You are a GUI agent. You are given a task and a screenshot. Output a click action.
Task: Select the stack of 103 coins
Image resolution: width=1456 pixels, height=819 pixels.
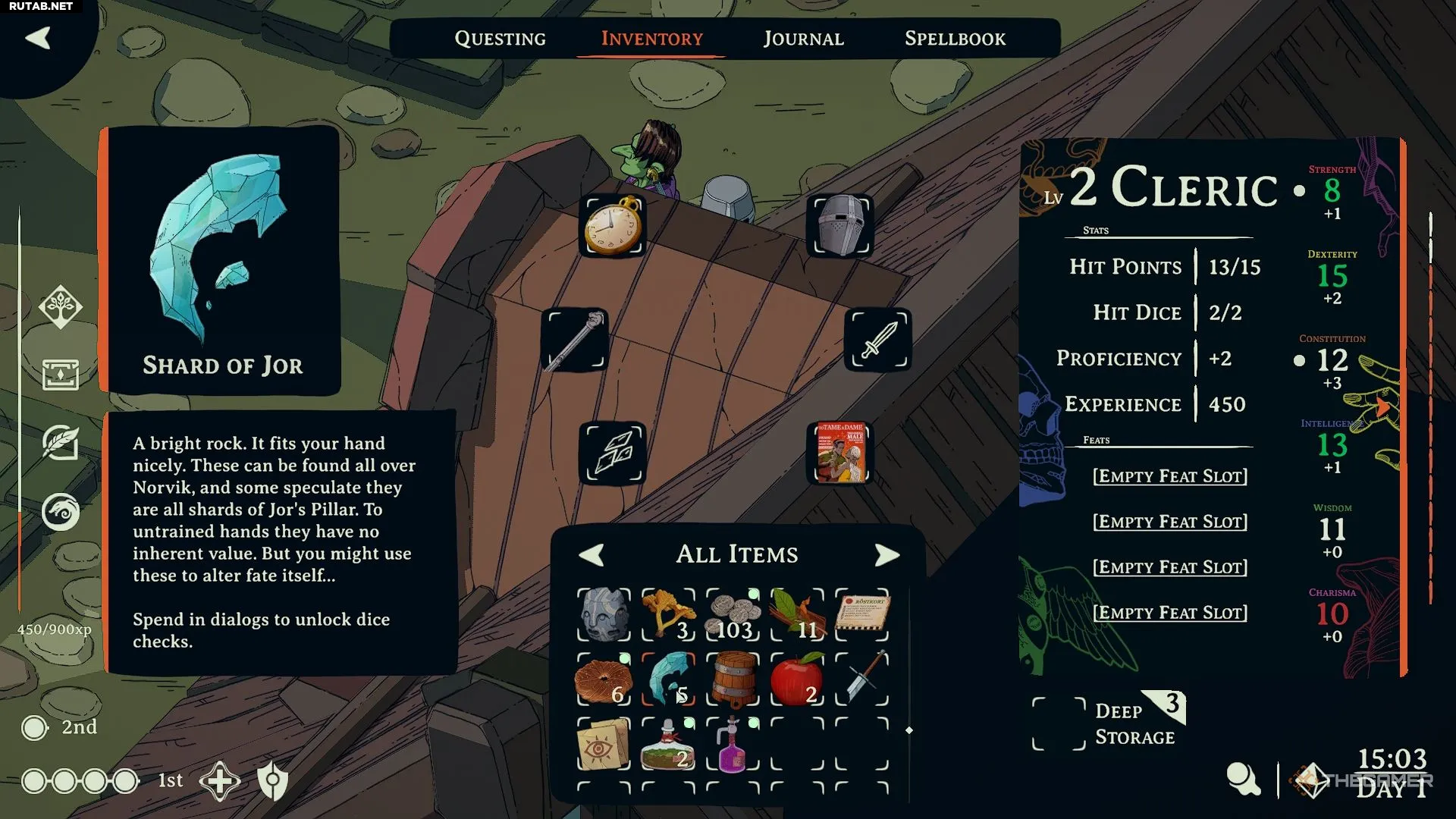(x=733, y=614)
